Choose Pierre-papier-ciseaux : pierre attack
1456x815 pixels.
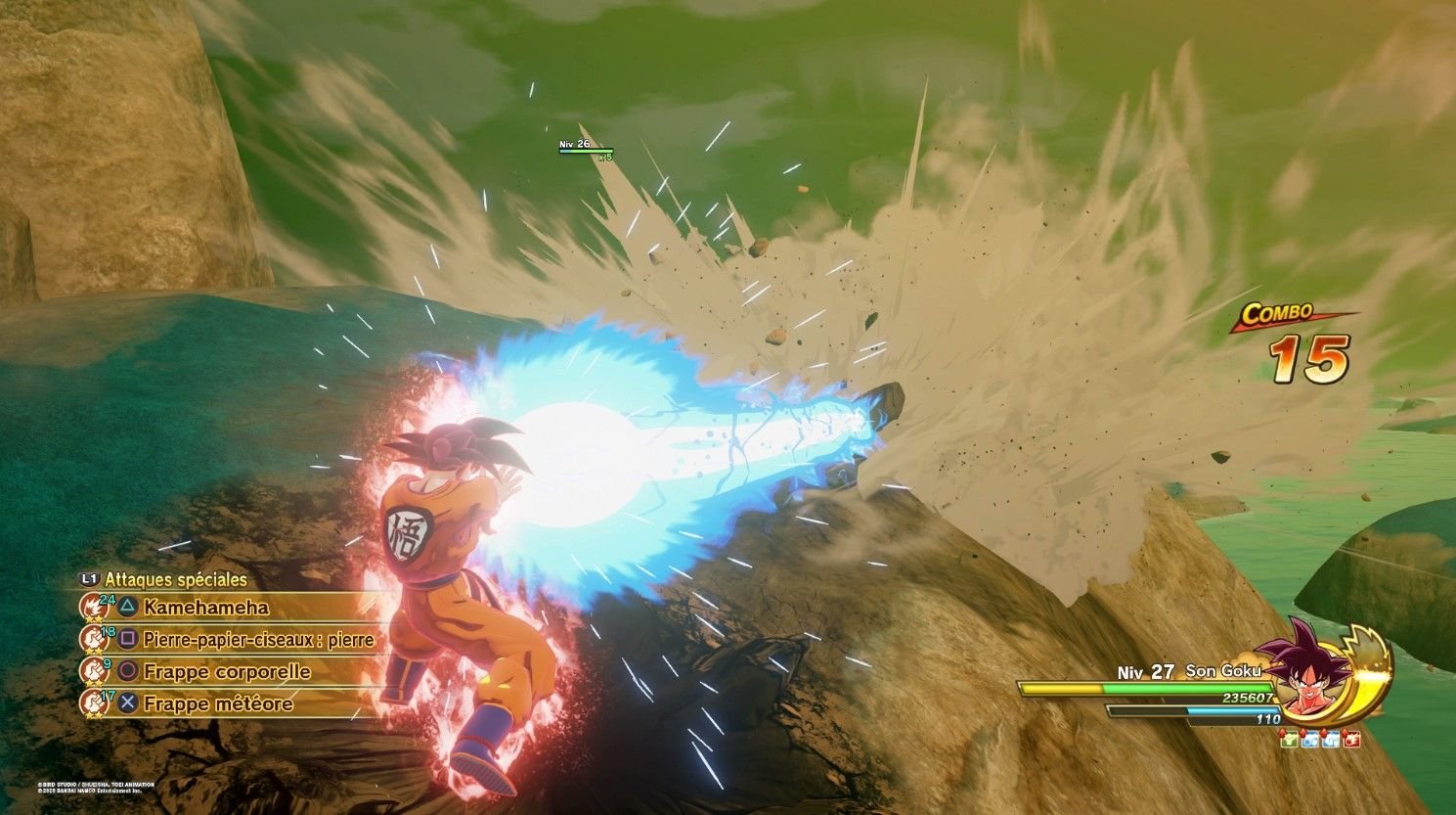[x=257, y=640]
